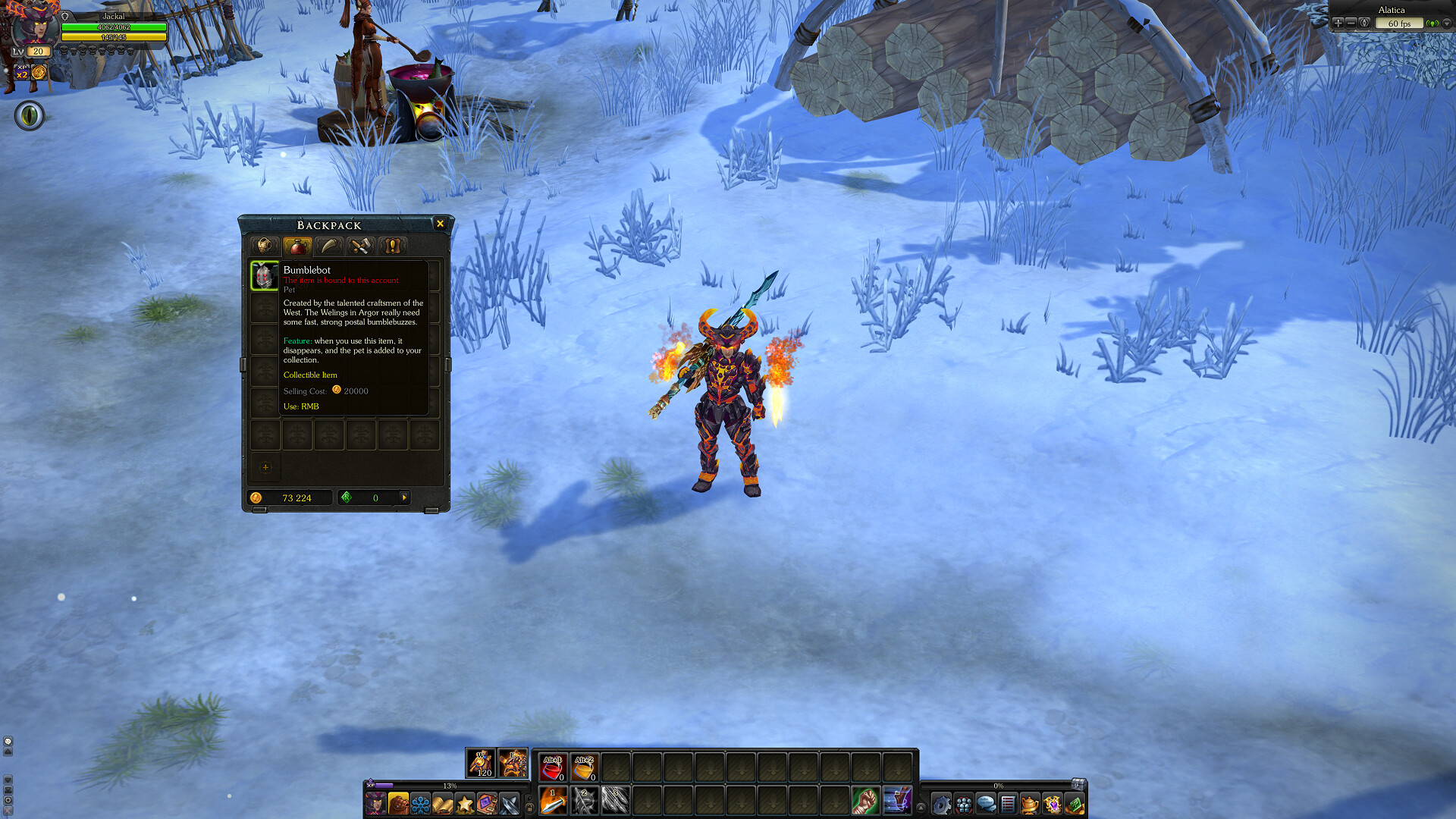This screenshot has width=1456, height=819.
Task: Click the star favorites icon in the bottom bar
Action: pyautogui.click(x=464, y=804)
